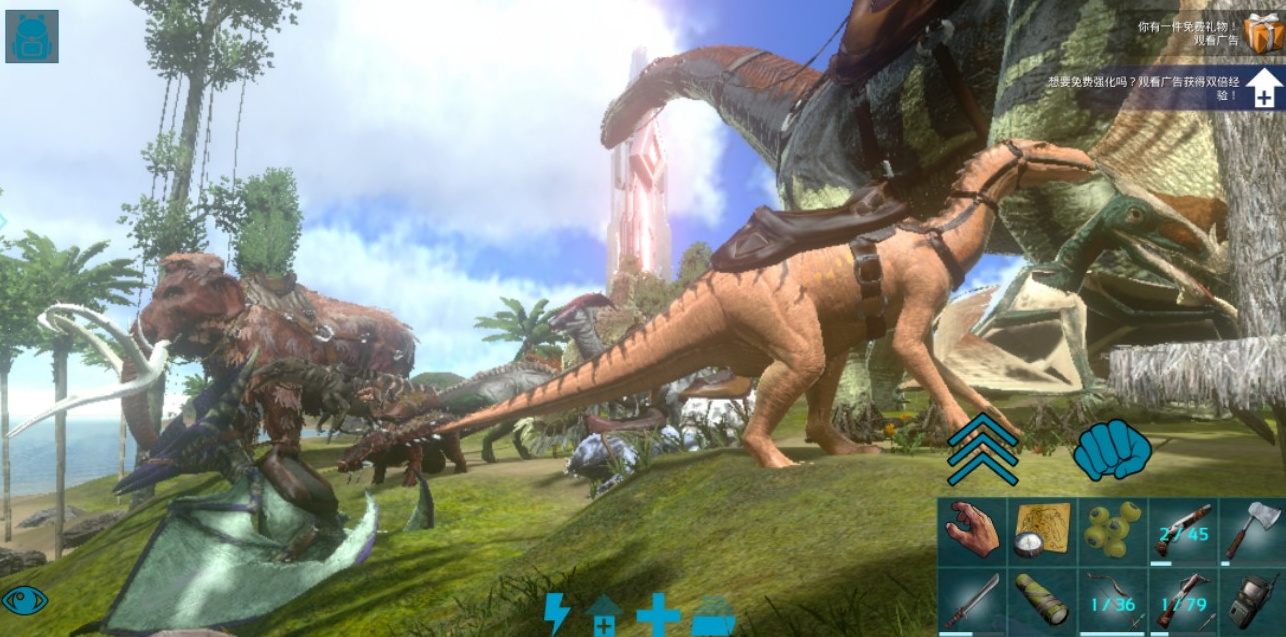
Task: Tap the triple chevron jump button
Action: click(982, 449)
